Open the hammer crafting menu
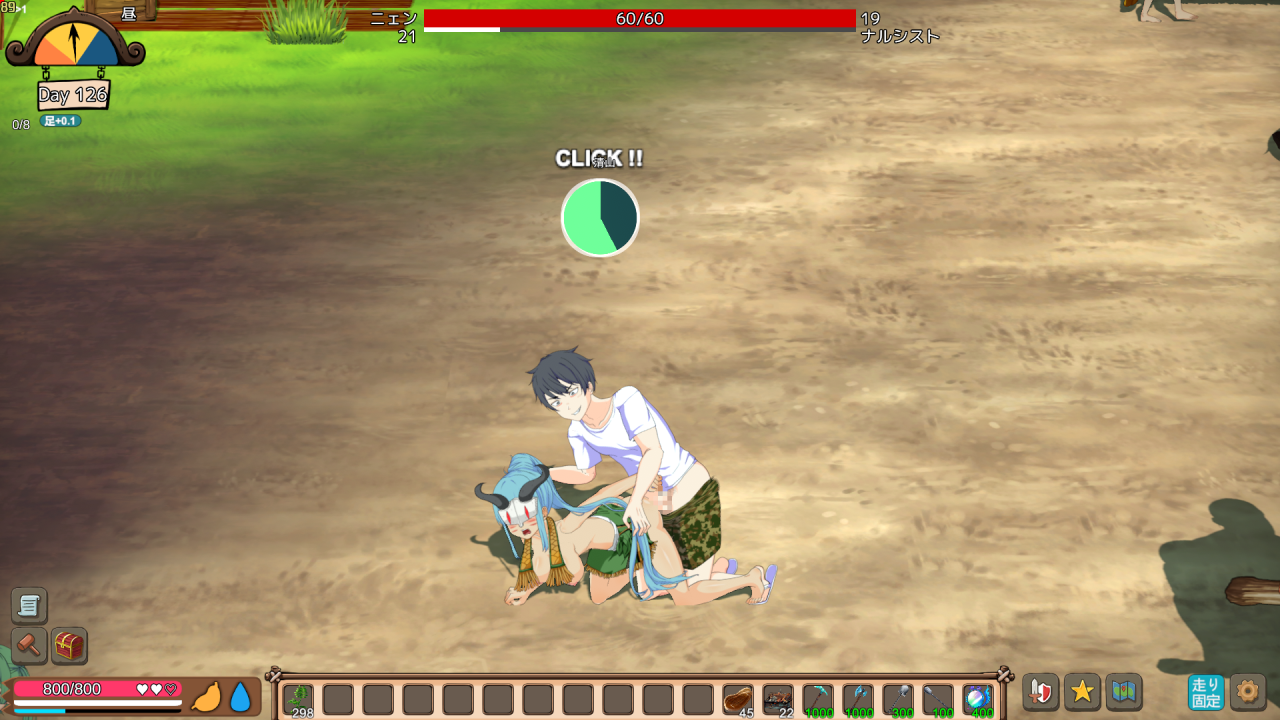The width and height of the screenshot is (1280, 720). [29, 646]
